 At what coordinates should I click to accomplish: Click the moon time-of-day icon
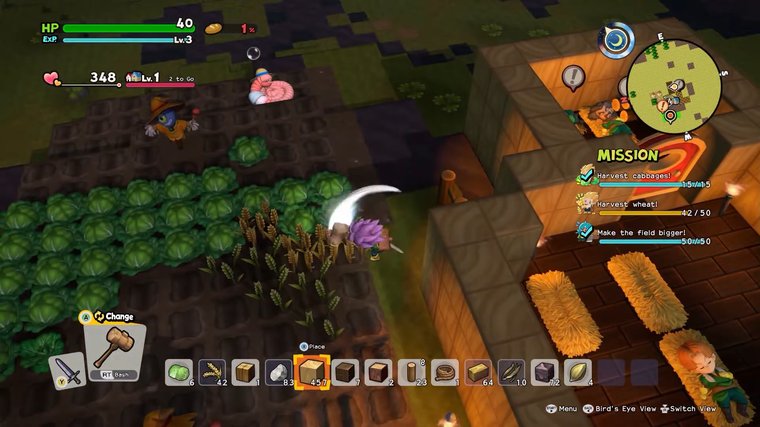tap(617, 42)
